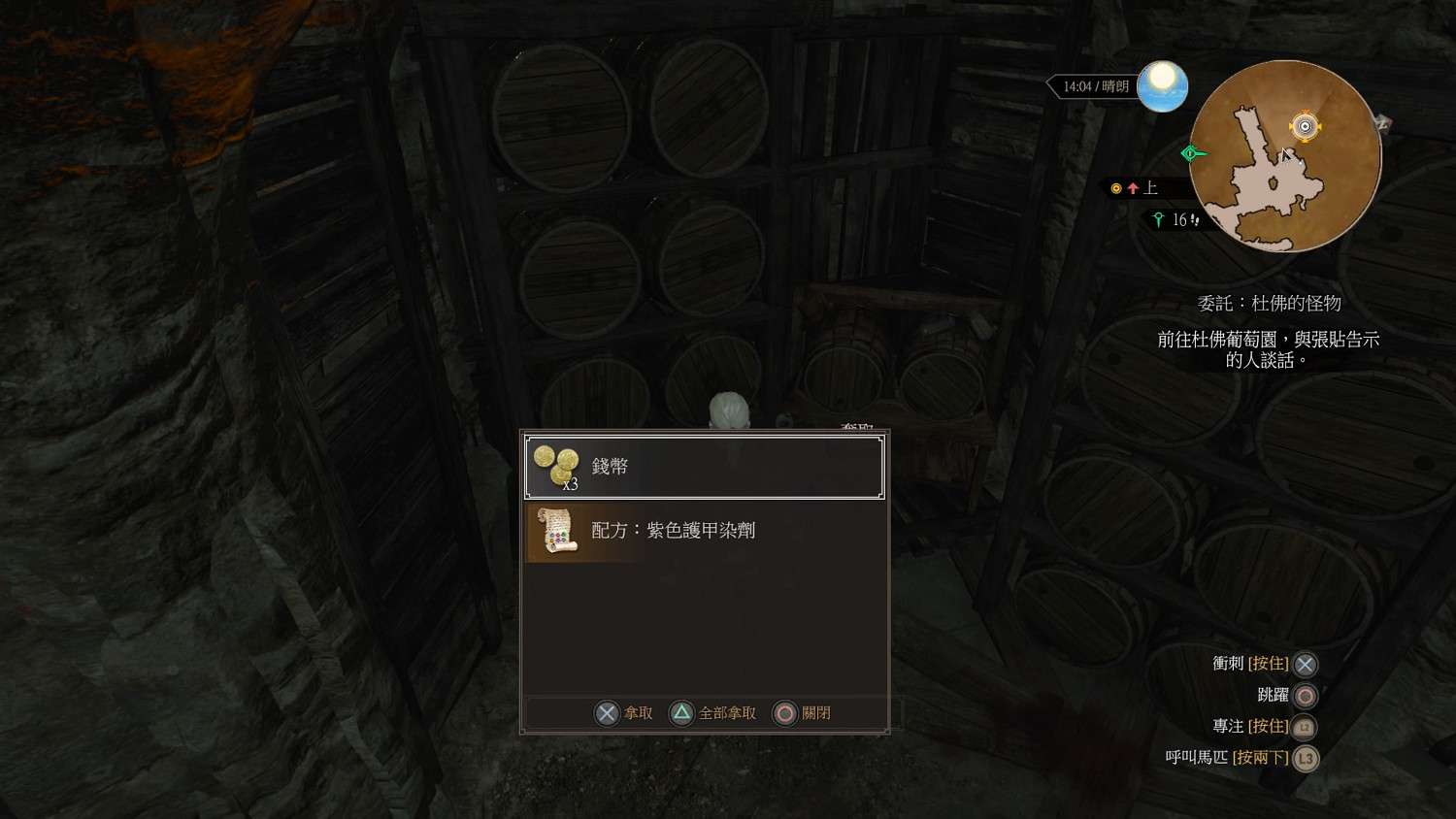The width and height of the screenshot is (1456, 819).
Task: Click the yellow up arrow 上 indicator
Action: point(1134,188)
